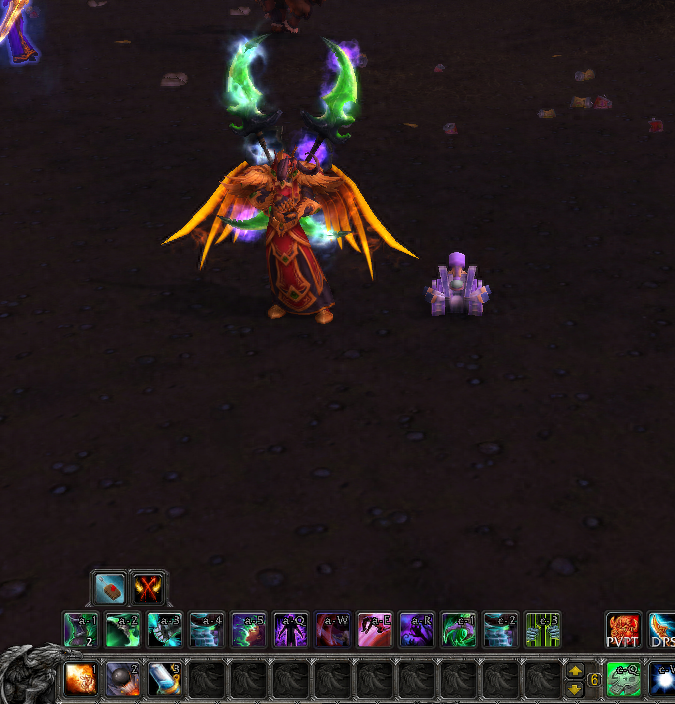Activate the pink ability bound to a-E
The width and height of the screenshot is (675, 704).
tap(375, 630)
